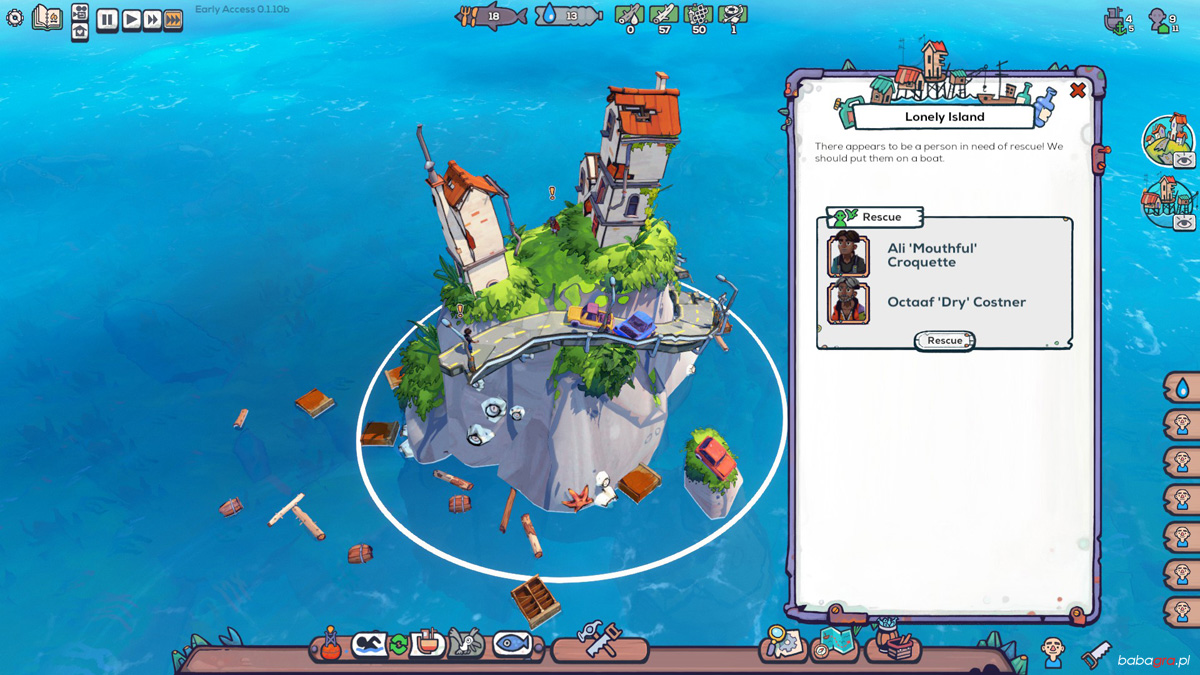1200x675 pixels.
Task: Open the settings gear menu
Action: (x=15, y=18)
